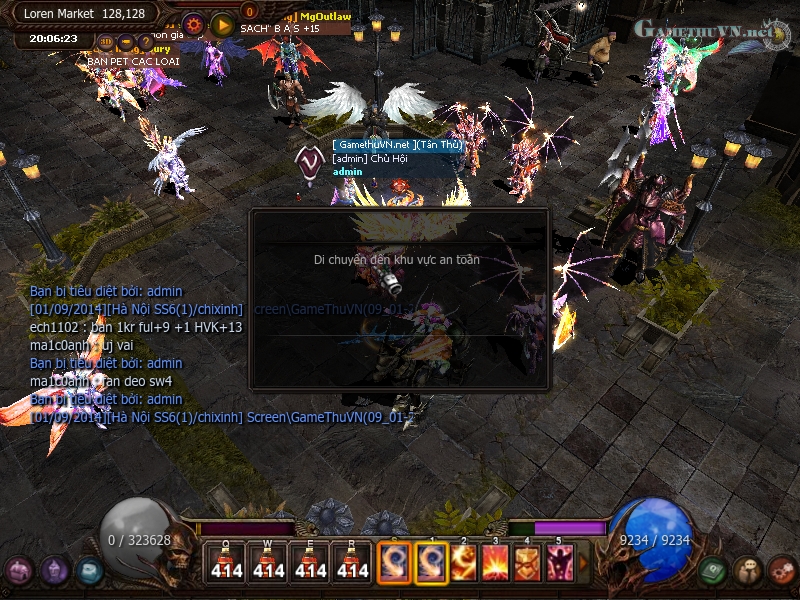Screen dimensions: 800x600
Task: Use the Q potion slot
Action: [226, 562]
